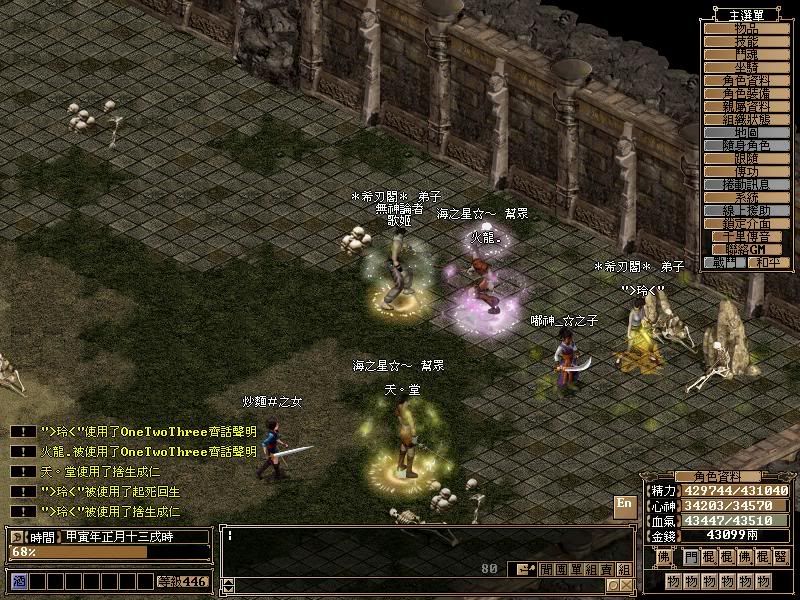Image resolution: width=800 pixels, height=600 pixels.
Task: Close the chat input with the X button
Action: click(x=625, y=585)
